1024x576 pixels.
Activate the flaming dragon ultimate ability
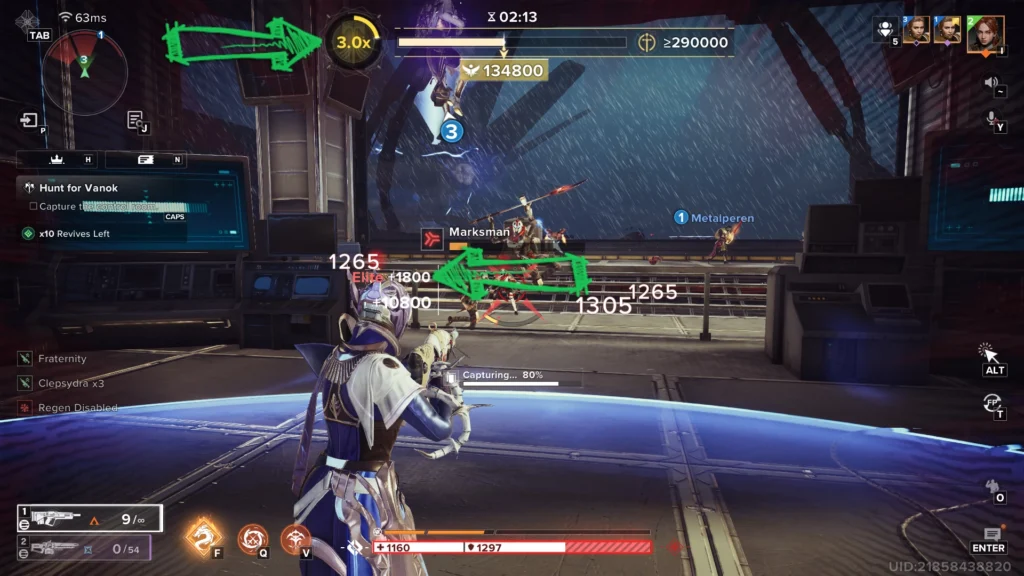coord(204,536)
